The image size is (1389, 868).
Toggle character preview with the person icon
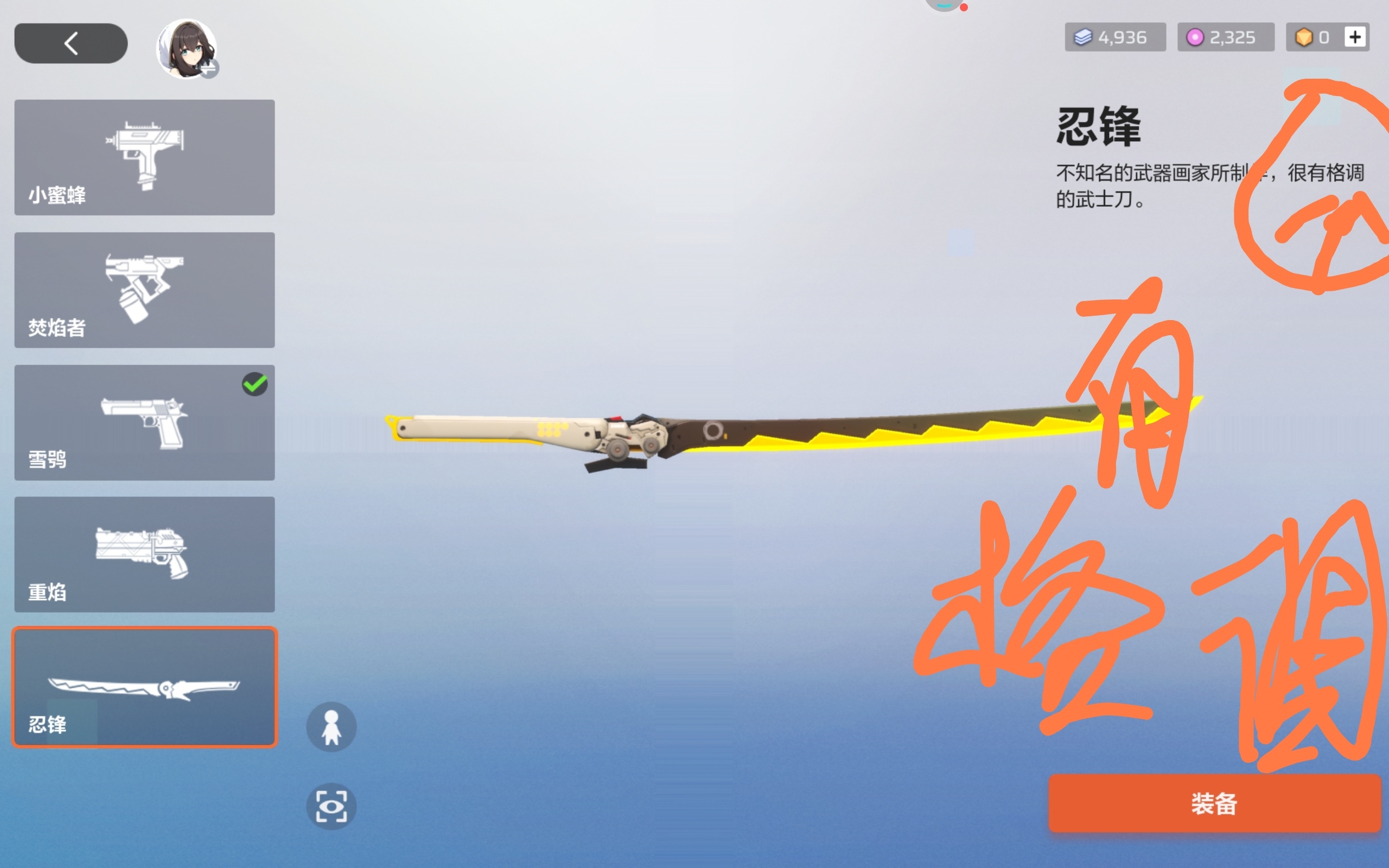coord(331,726)
